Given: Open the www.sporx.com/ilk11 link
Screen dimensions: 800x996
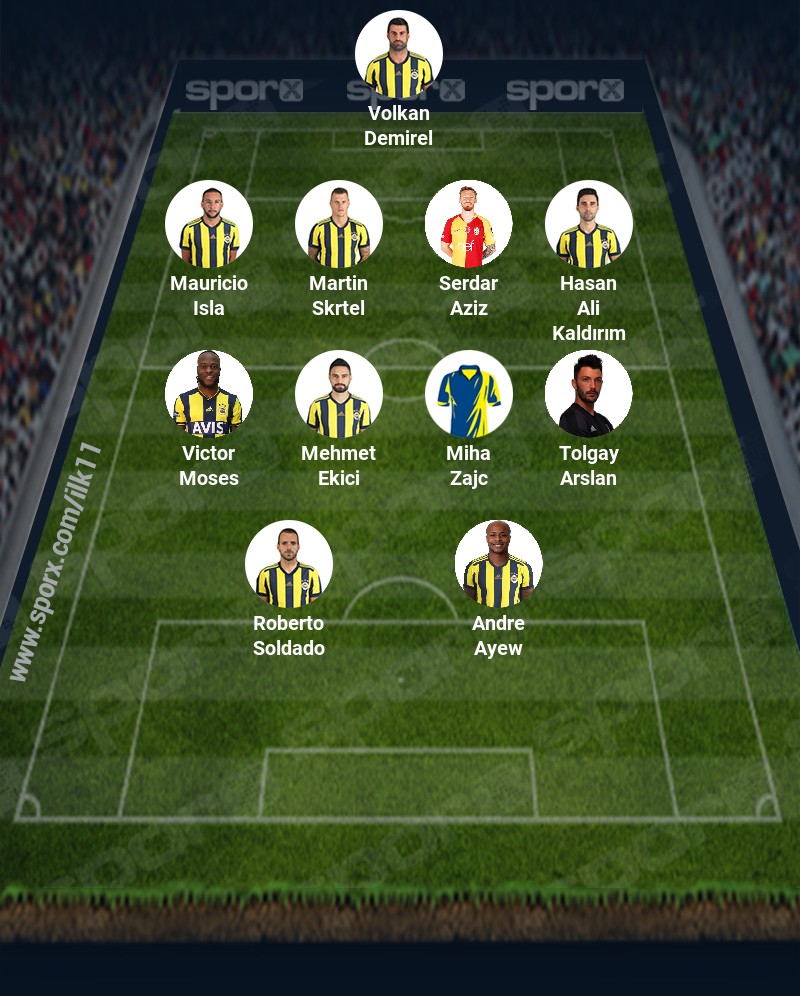Looking at the screenshot, I should (x=56, y=562).
